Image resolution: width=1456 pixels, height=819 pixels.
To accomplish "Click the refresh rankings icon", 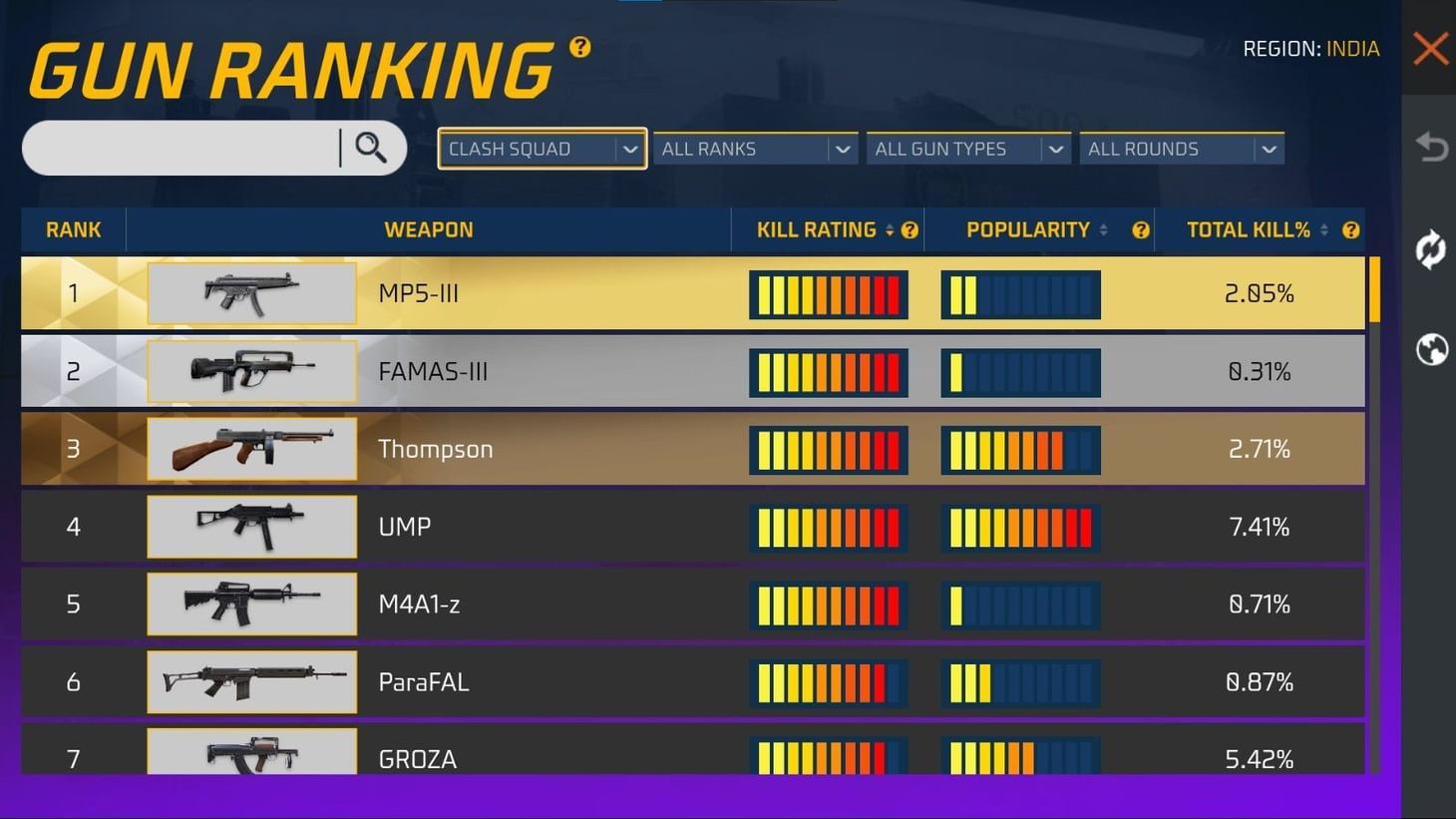I will 1430,250.
